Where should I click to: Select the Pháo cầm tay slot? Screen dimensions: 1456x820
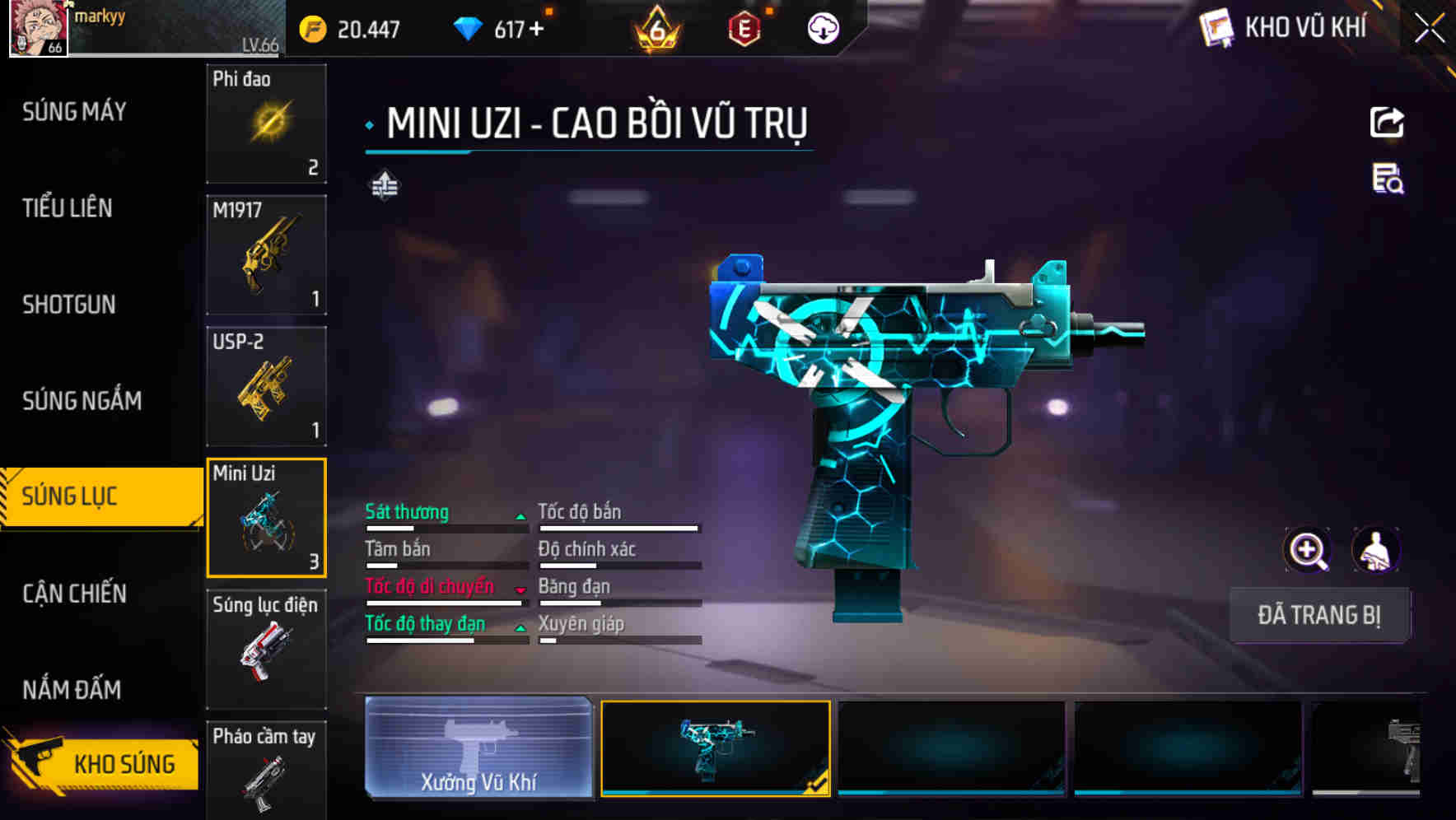(266, 770)
